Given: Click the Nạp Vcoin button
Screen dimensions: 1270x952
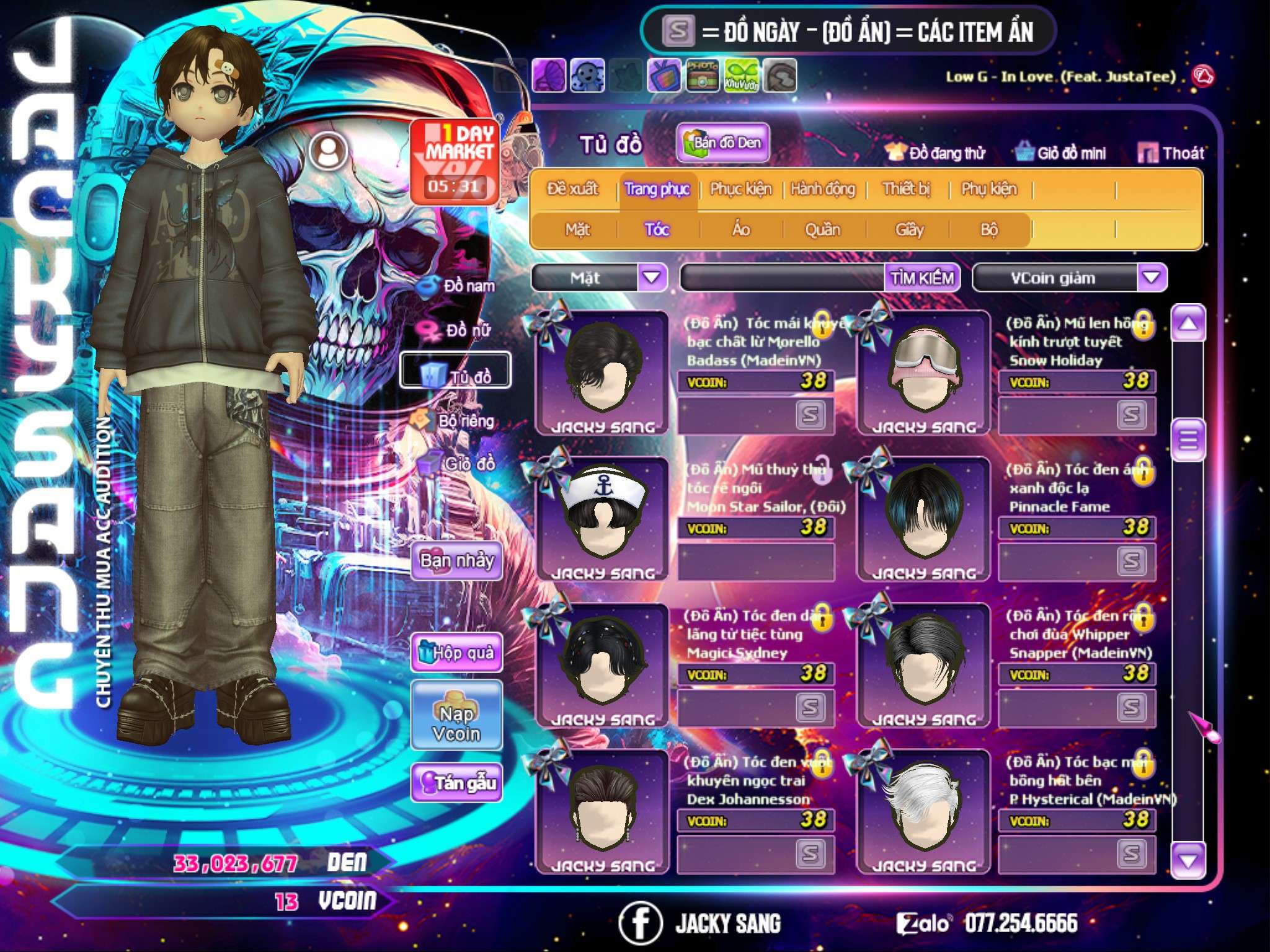Looking at the screenshot, I should (x=456, y=723).
